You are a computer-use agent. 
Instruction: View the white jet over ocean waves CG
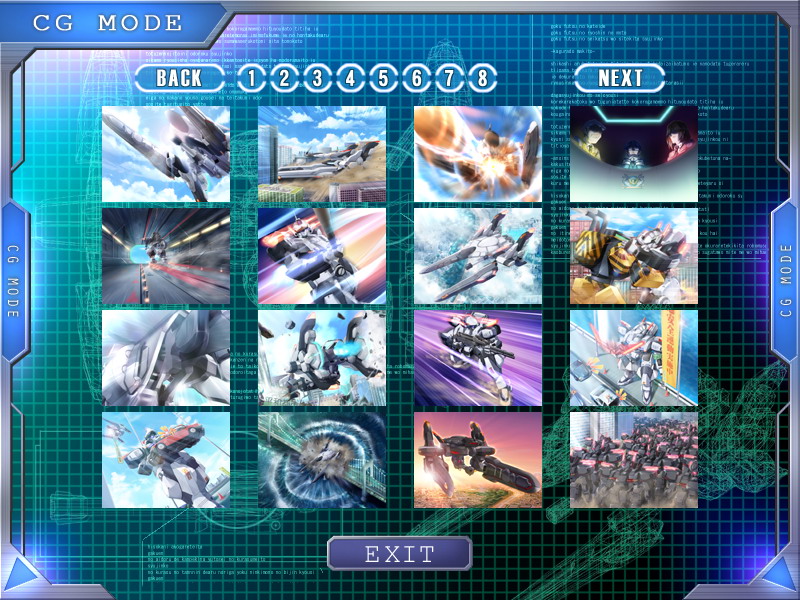coord(478,256)
